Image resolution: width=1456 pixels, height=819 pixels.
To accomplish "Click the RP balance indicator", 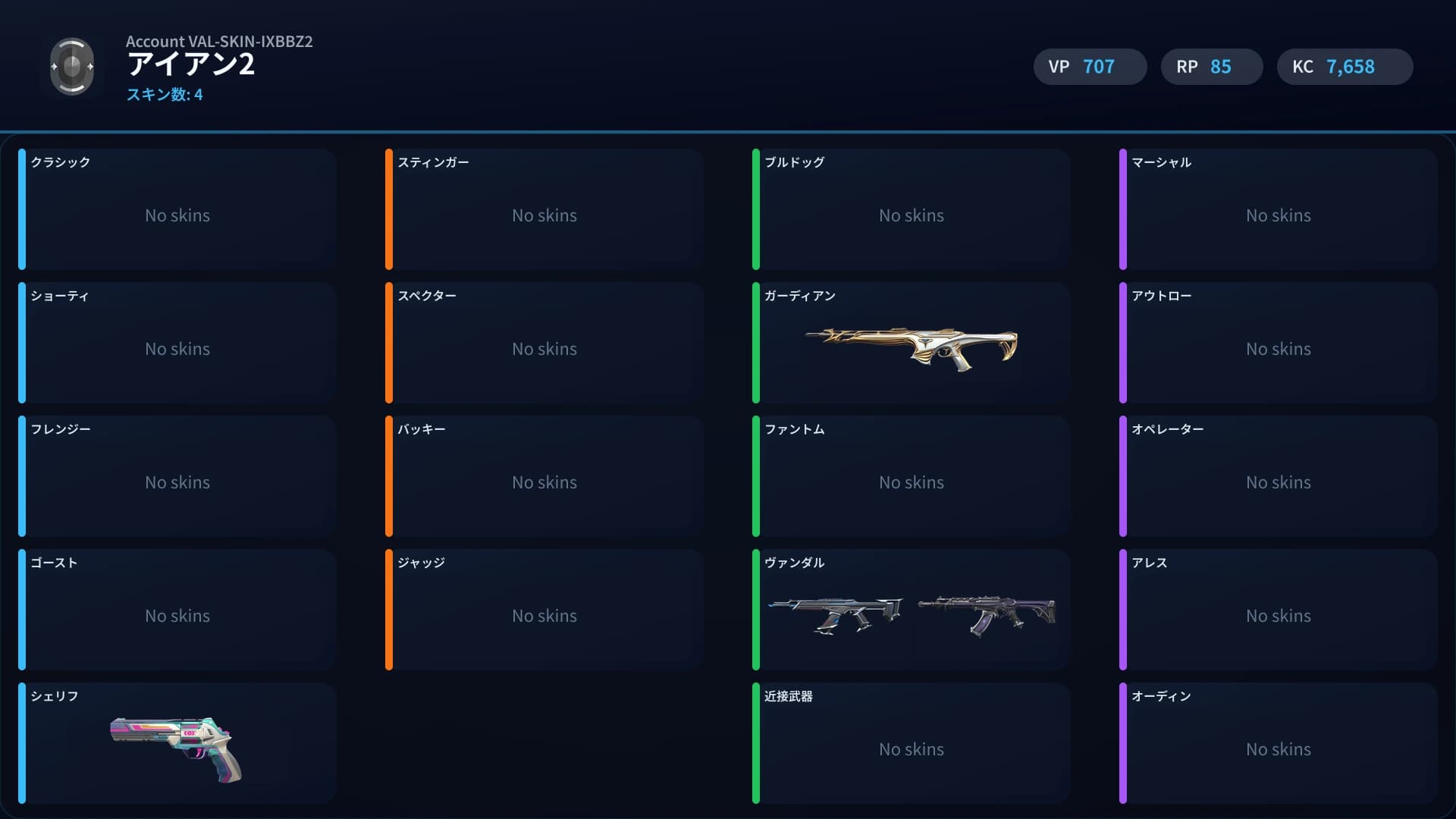I will (x=1211, y=67).
